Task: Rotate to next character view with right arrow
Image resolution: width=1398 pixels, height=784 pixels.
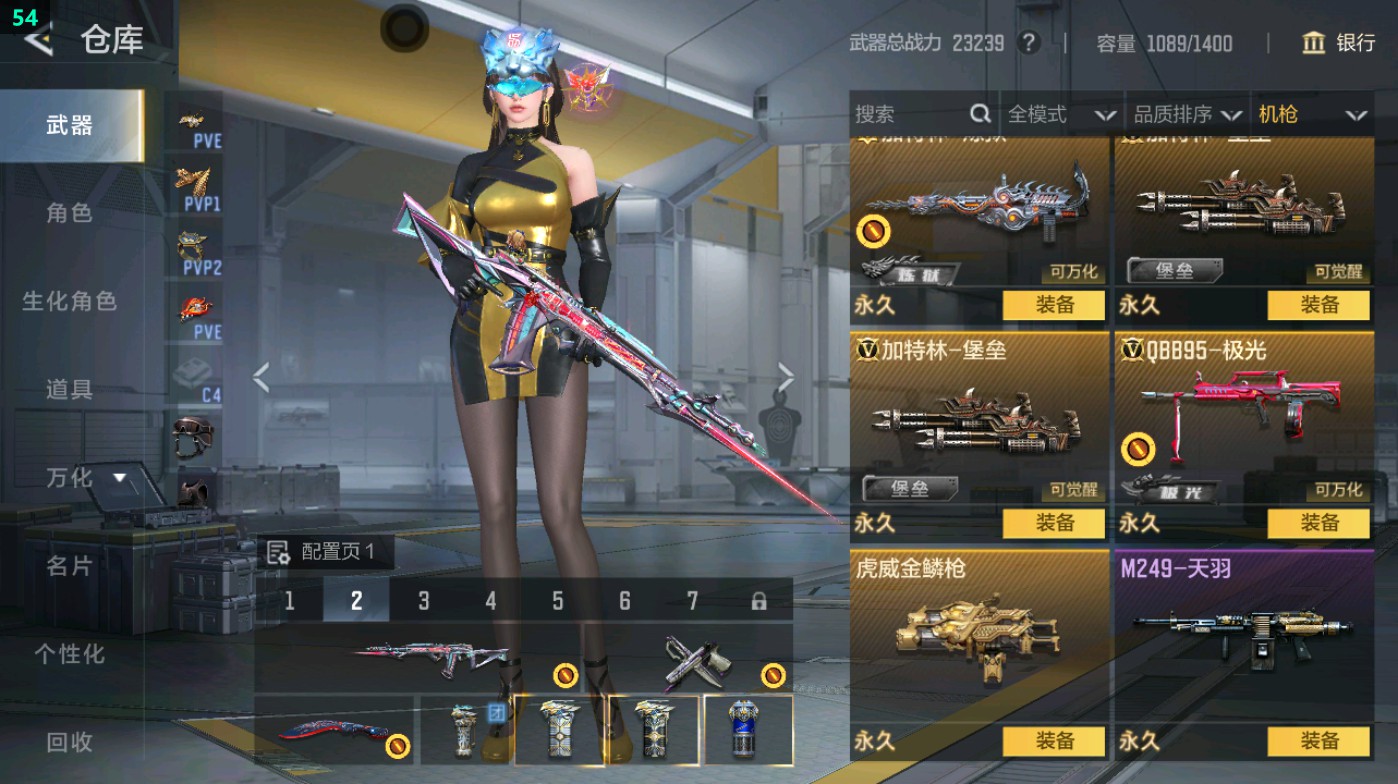Action: point(786,378)
